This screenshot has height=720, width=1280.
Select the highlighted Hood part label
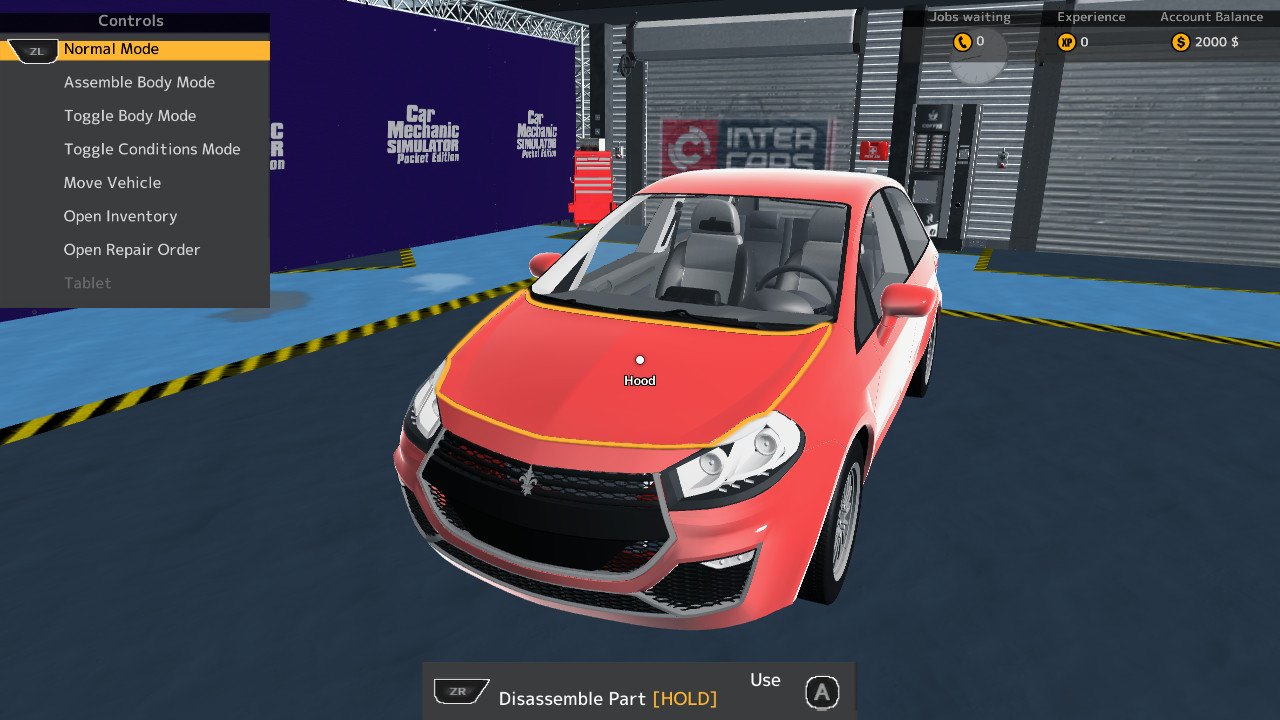click(639, 380)
